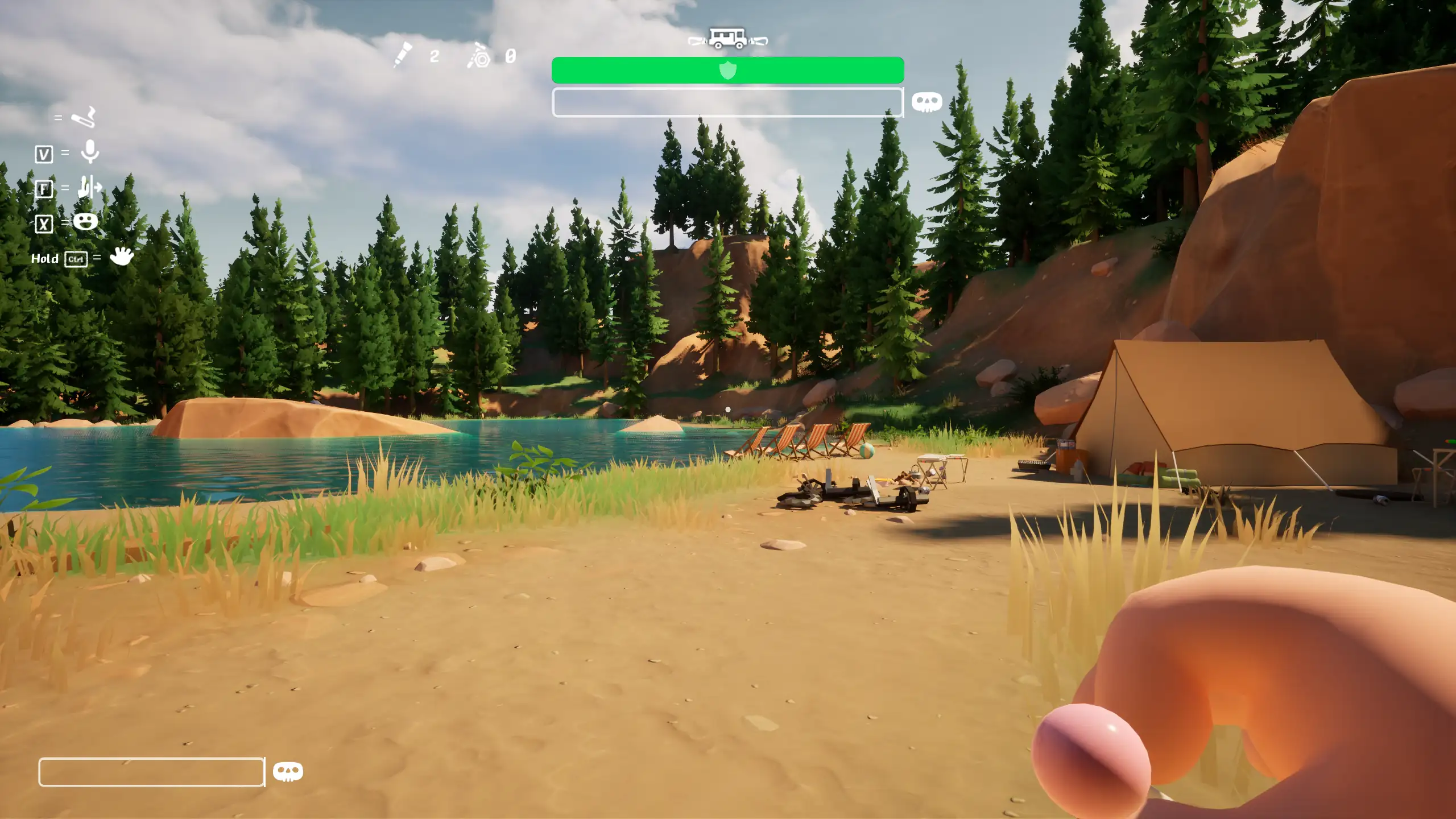The image size is (1456, 819).
Task: Select the pointing finger gesture icon
Action: tap(89, 187)
